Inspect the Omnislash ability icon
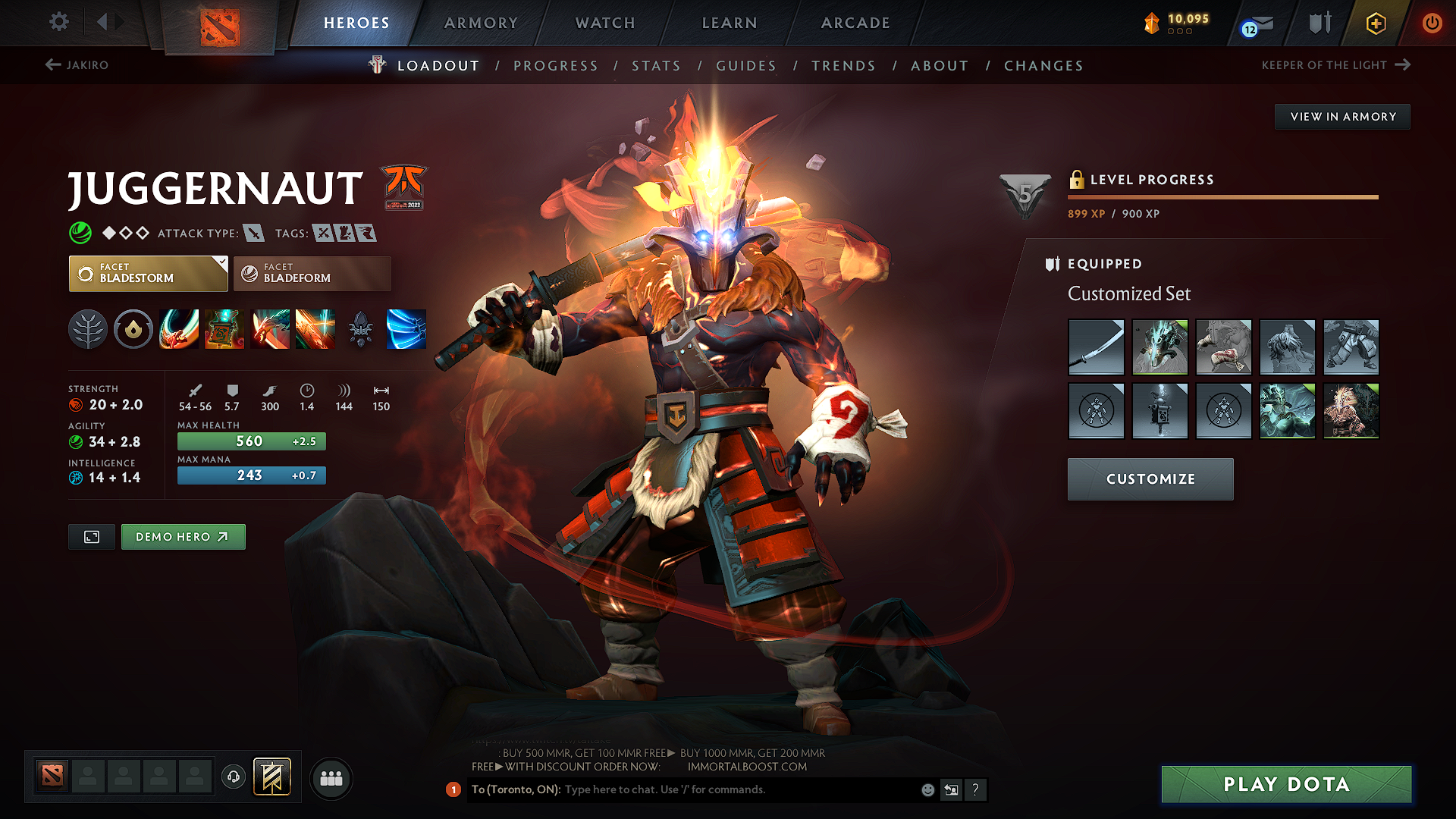1456x819 pixels. pos(315,329)
